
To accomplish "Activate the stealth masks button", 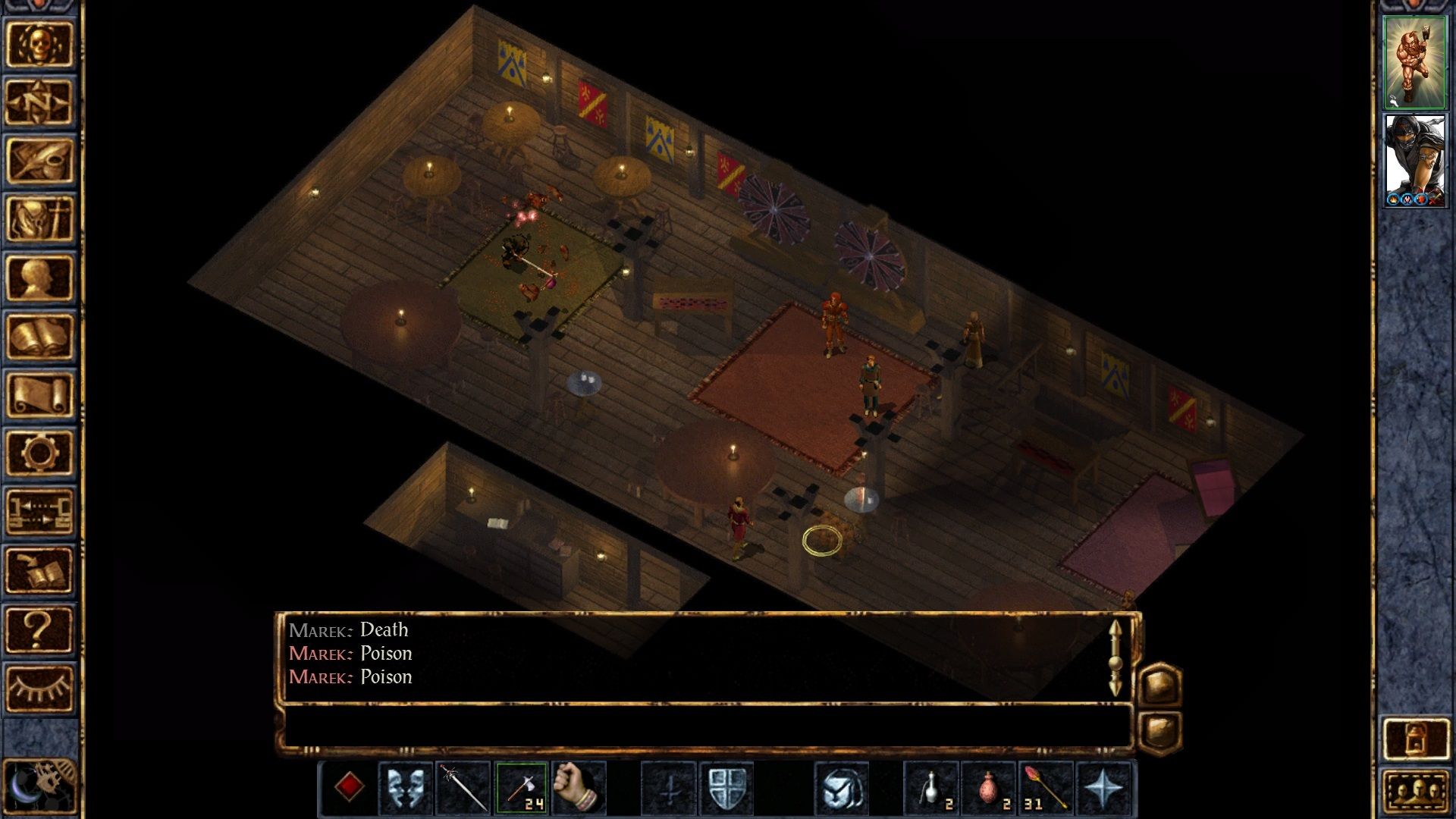I will coord(406,788).
